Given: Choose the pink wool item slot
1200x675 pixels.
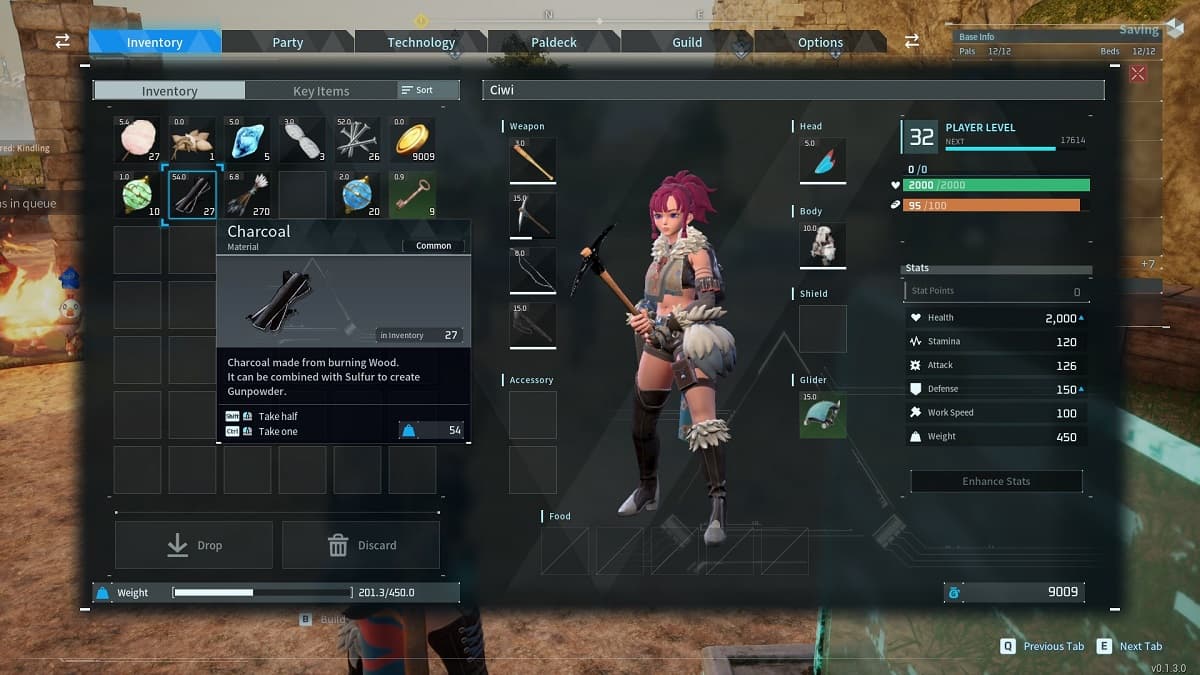Looking at the screenshot, I should (137, 140).
